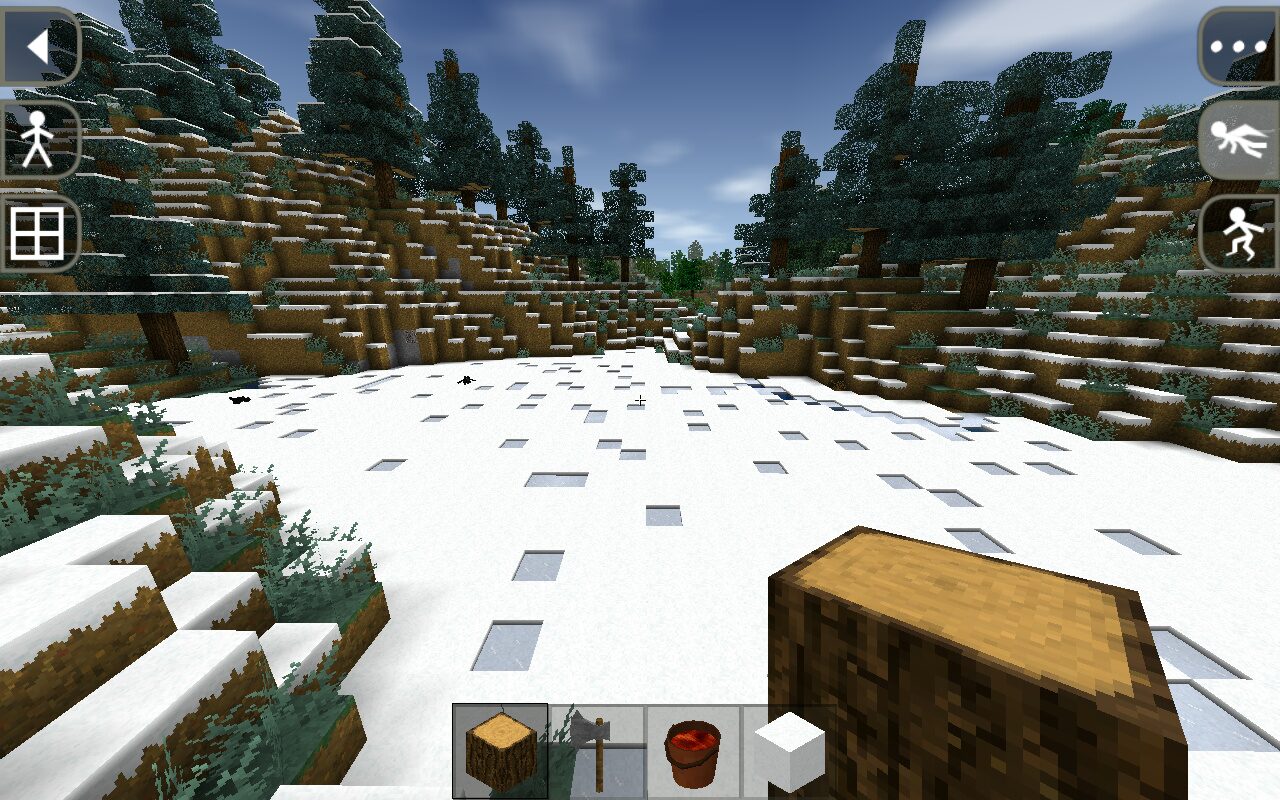The width and height of the screenshot is (1280, 800).
Task: Activate the dragonfly flight icon
Action: (1238, 139)
